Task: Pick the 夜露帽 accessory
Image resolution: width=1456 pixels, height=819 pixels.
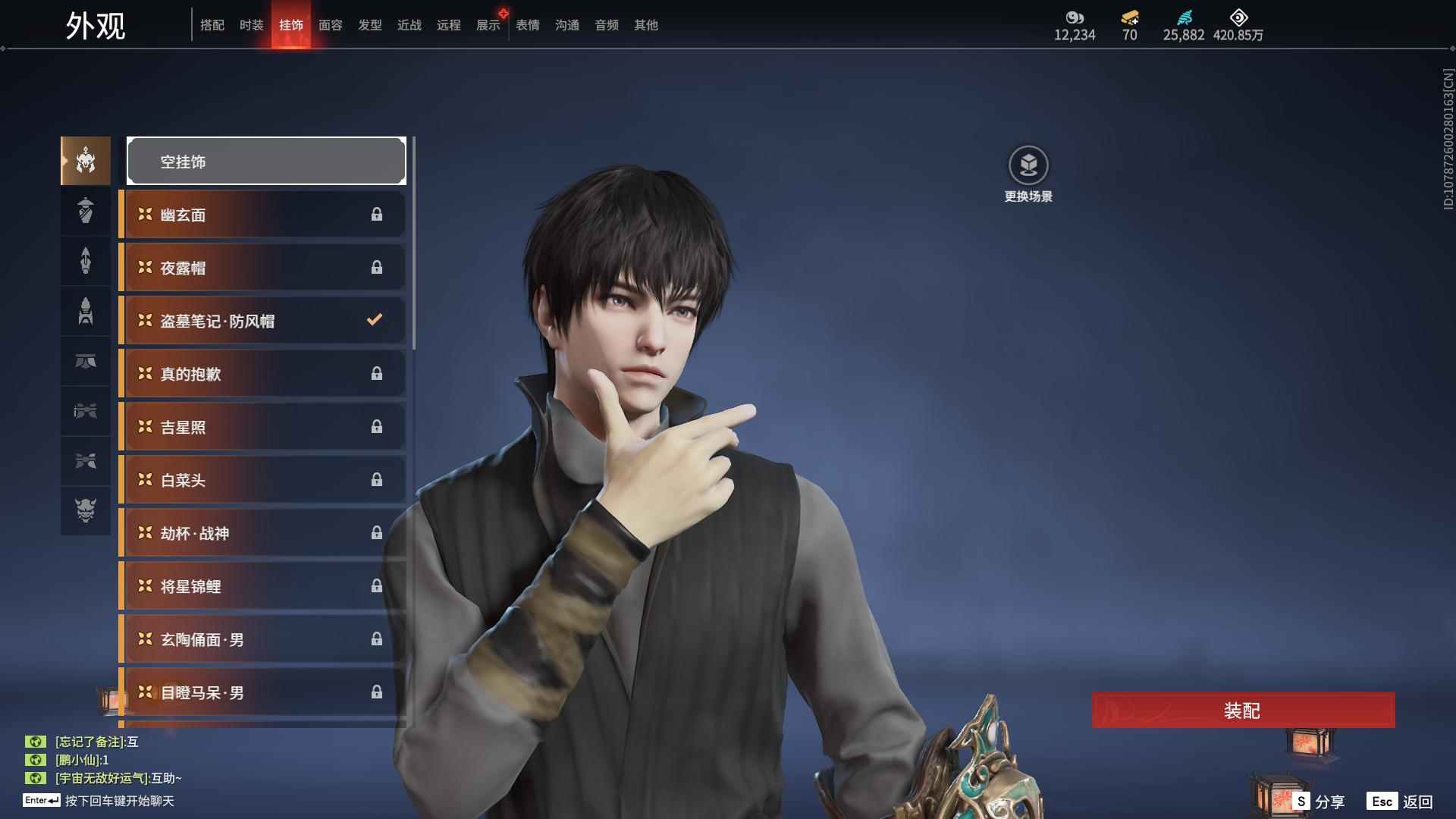Action: pyautogui.click(x=263, y=268)
